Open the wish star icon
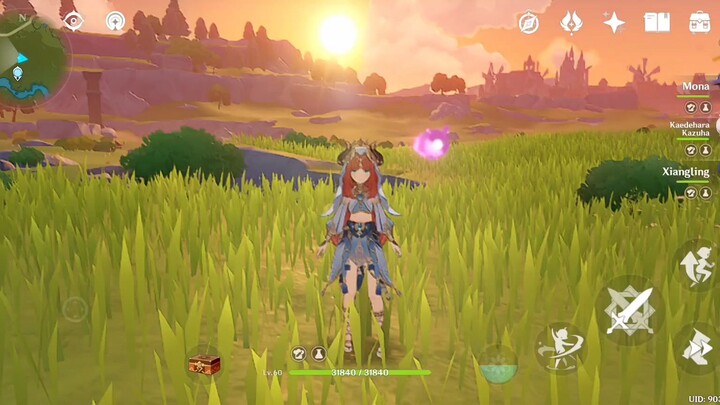Image resolution: width=720 pixels, height=405 pixels. [x=614, y=22]
